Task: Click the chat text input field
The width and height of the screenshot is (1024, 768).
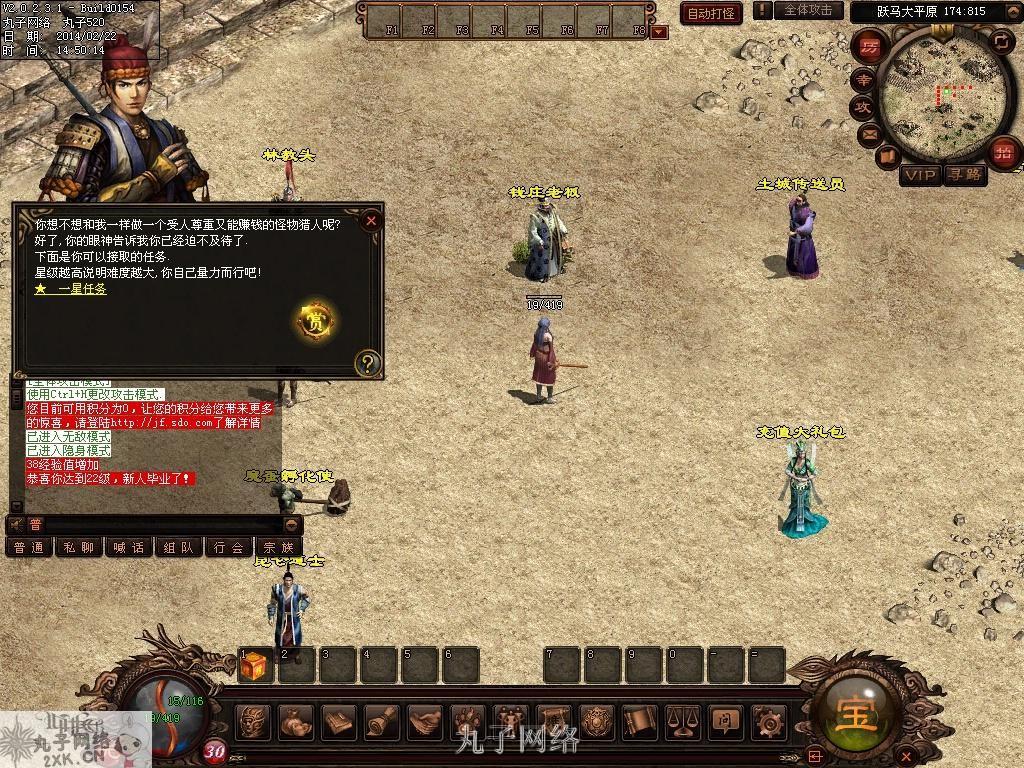Action: 160,524
